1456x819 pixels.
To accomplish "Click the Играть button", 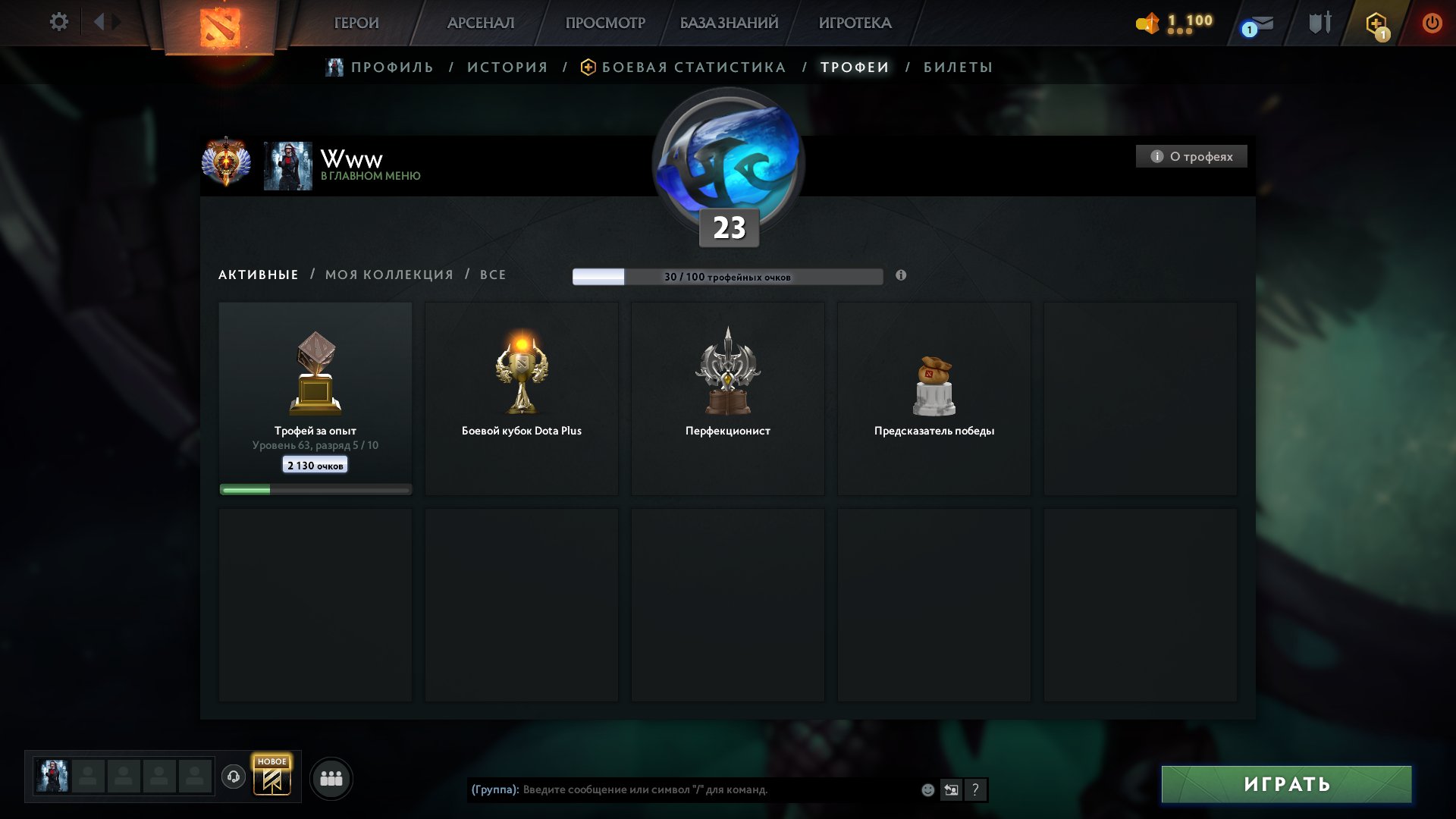I will [1286, 784].
